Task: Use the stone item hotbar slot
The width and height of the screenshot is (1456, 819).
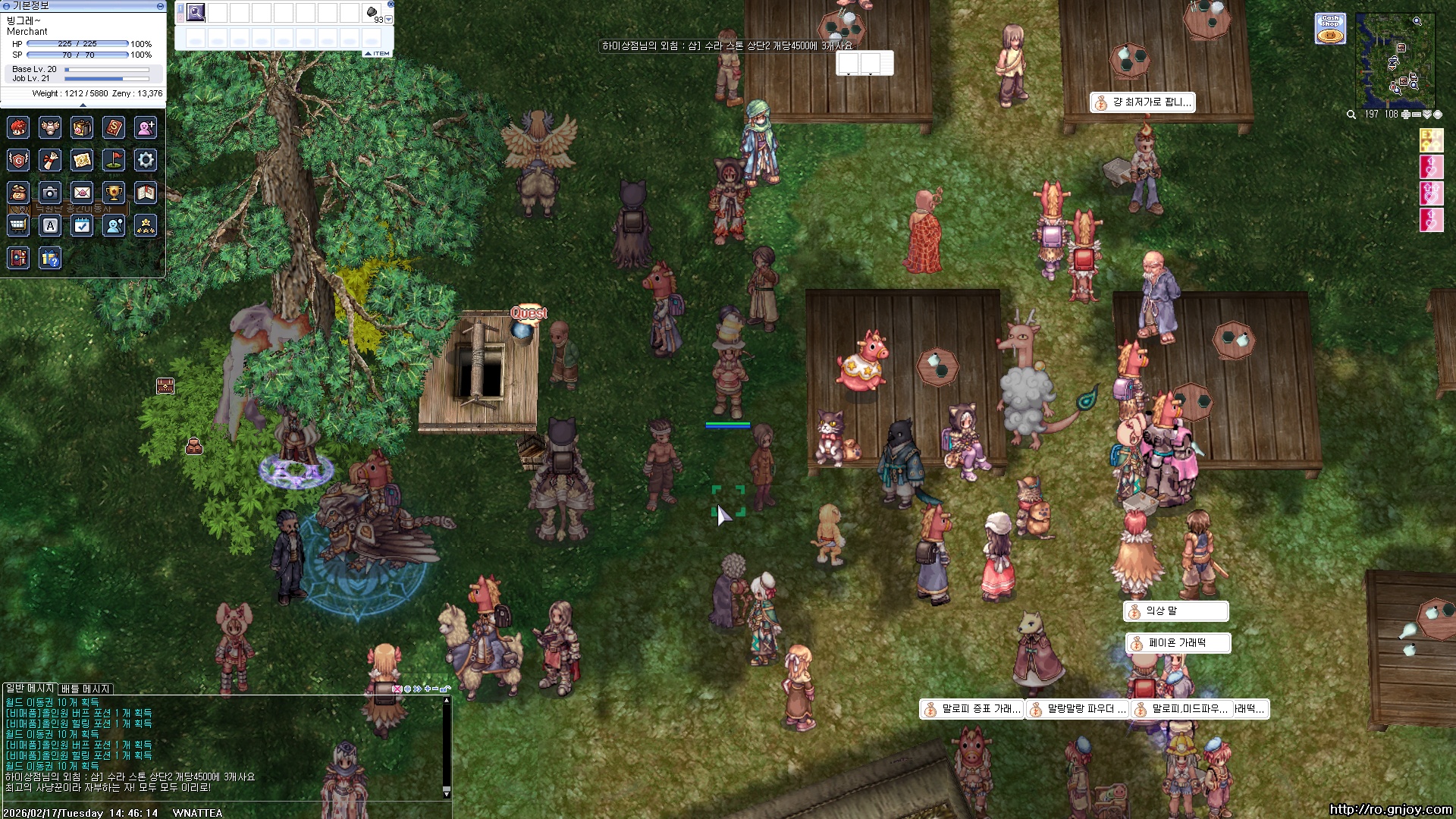Action: tap(372, 12)
